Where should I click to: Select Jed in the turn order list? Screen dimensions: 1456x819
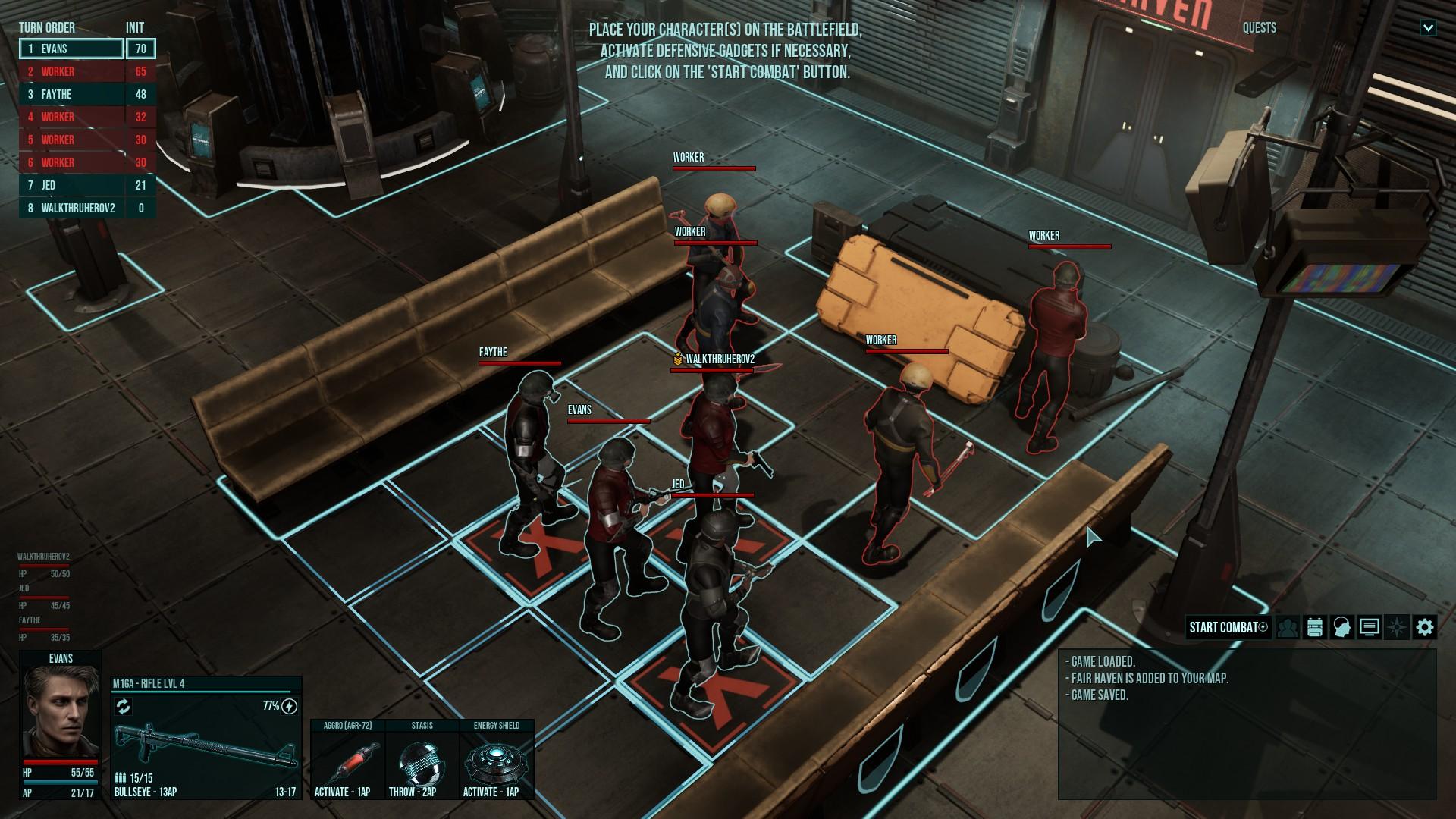tap(72, 185)
